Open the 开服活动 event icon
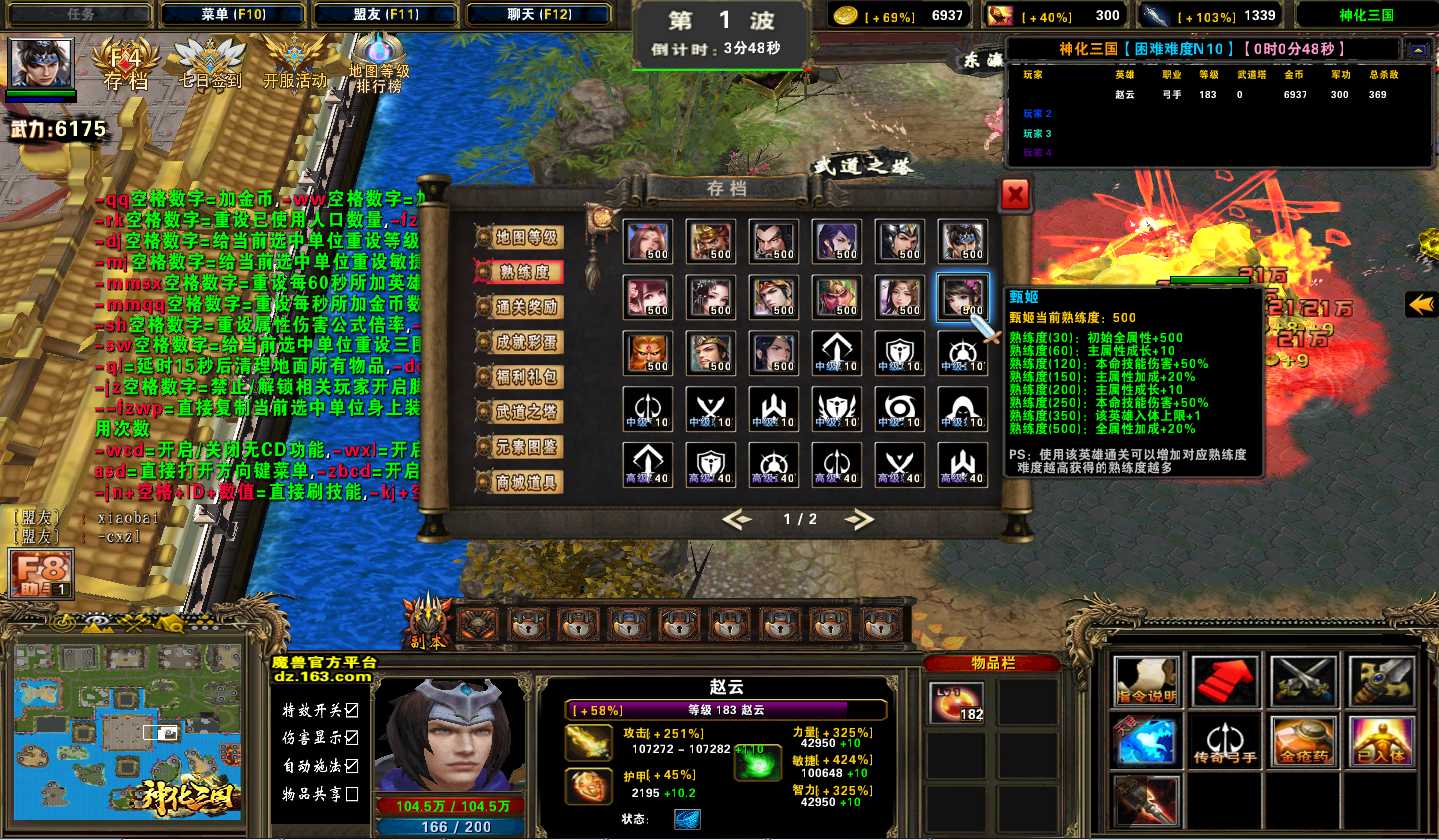Viewport: 1439px width, 840px height. (295, 62)
